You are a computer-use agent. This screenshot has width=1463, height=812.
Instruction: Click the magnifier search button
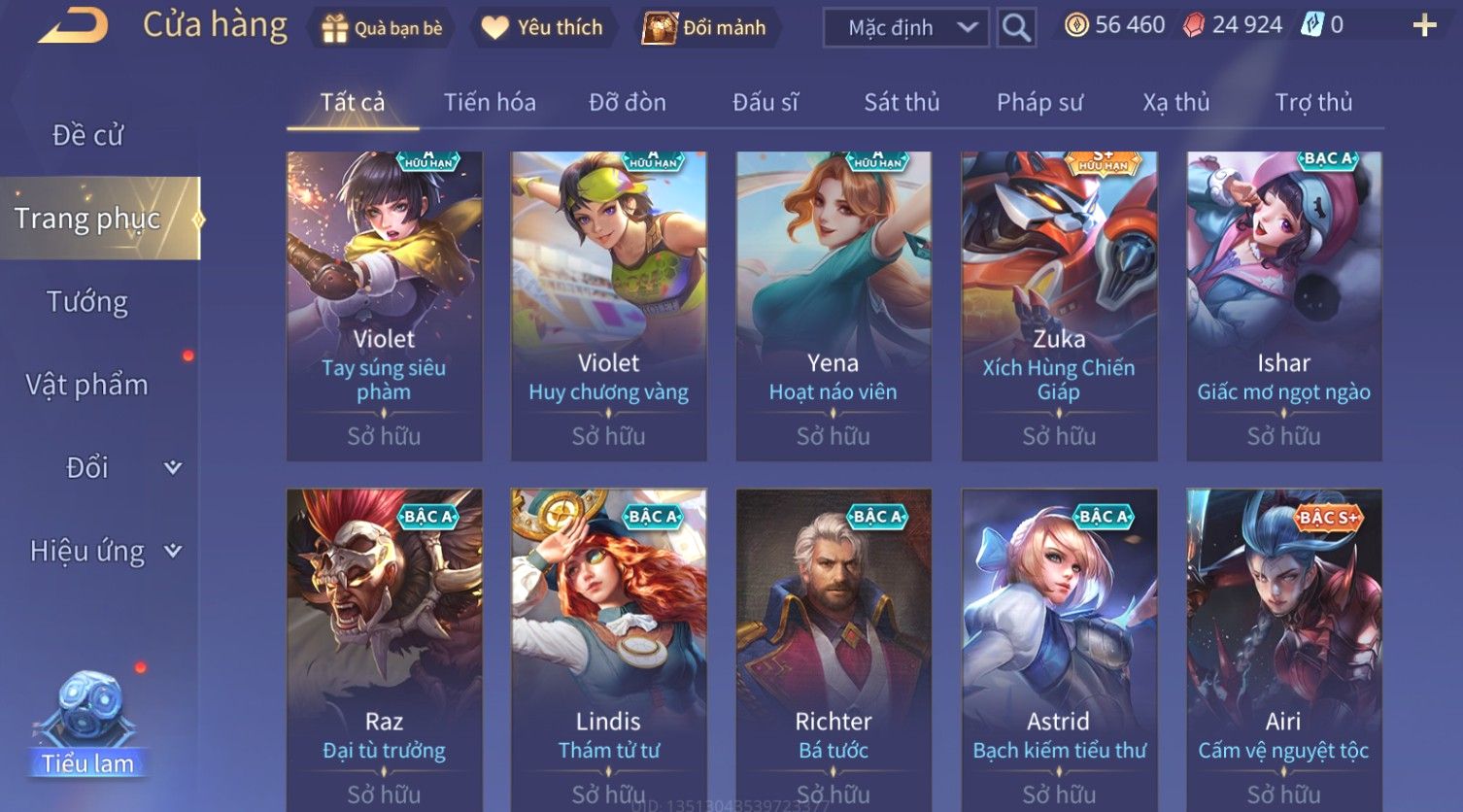tap(1016, 28)
